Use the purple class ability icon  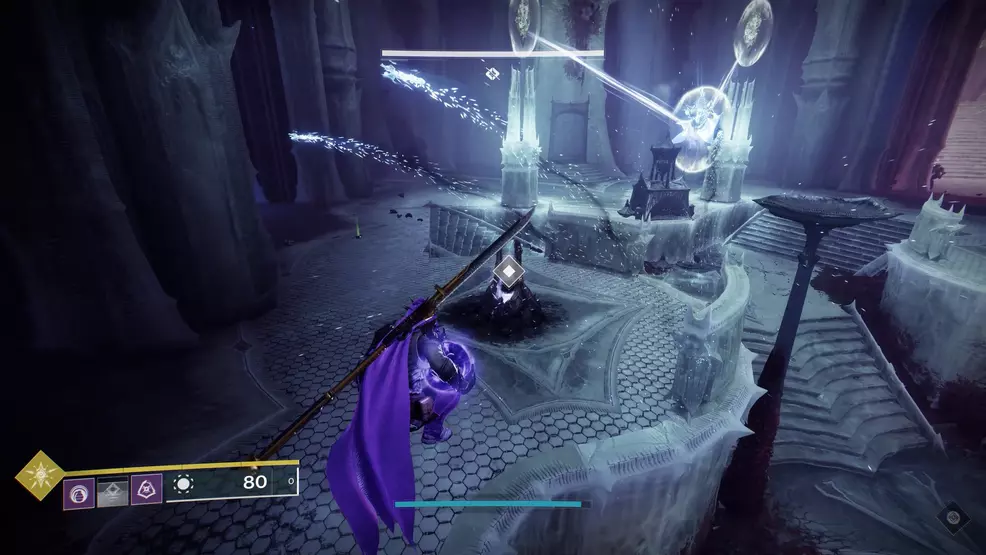(146, 491)
